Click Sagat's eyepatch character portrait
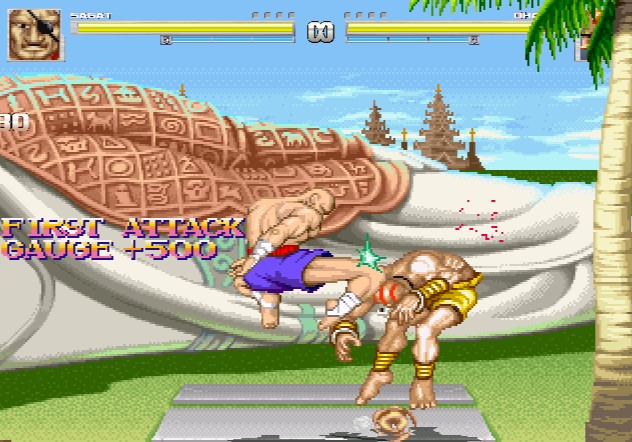 click(x=36, y=35)
